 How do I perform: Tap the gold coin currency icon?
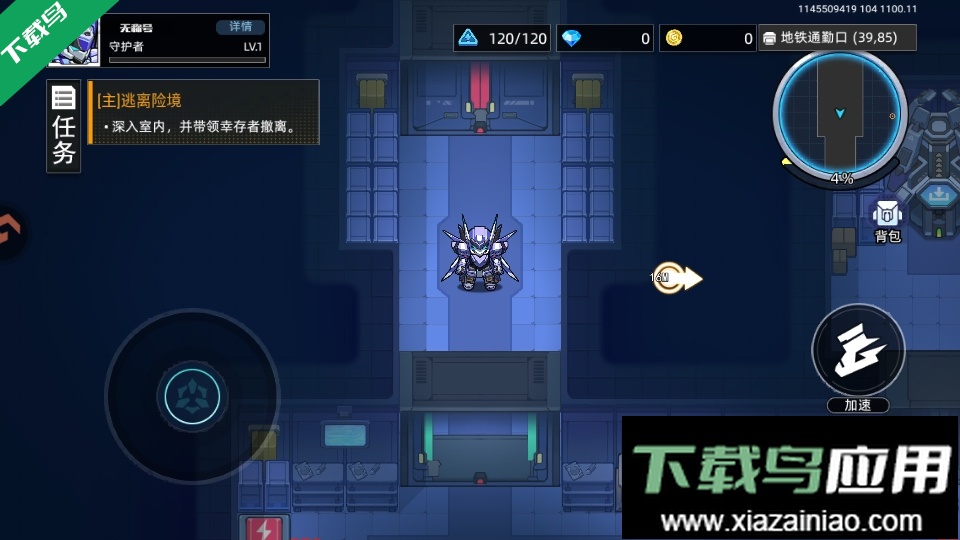[x=674, y=39]
